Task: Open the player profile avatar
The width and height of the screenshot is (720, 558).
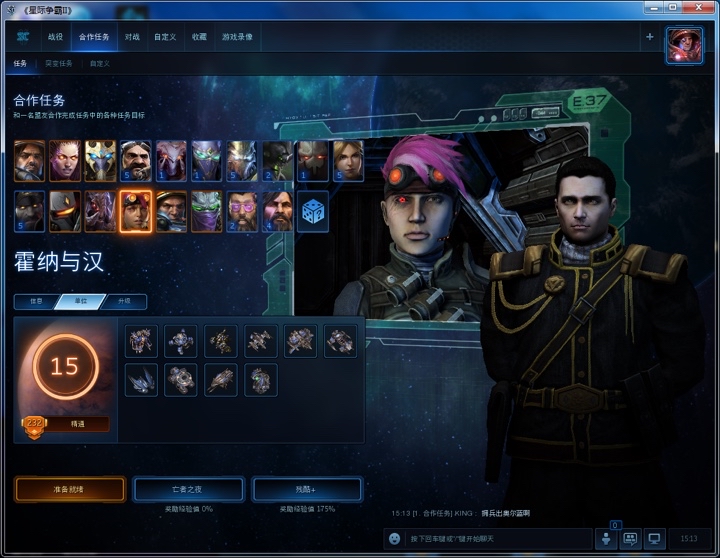Action: [684, 45]
